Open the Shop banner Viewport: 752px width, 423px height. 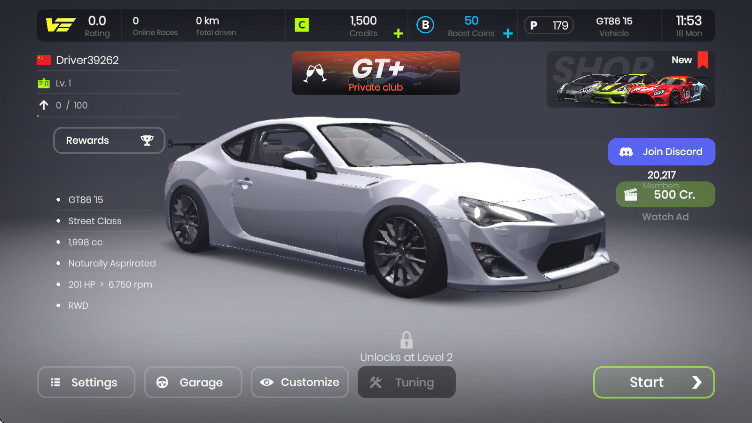(x=630, y=79)
